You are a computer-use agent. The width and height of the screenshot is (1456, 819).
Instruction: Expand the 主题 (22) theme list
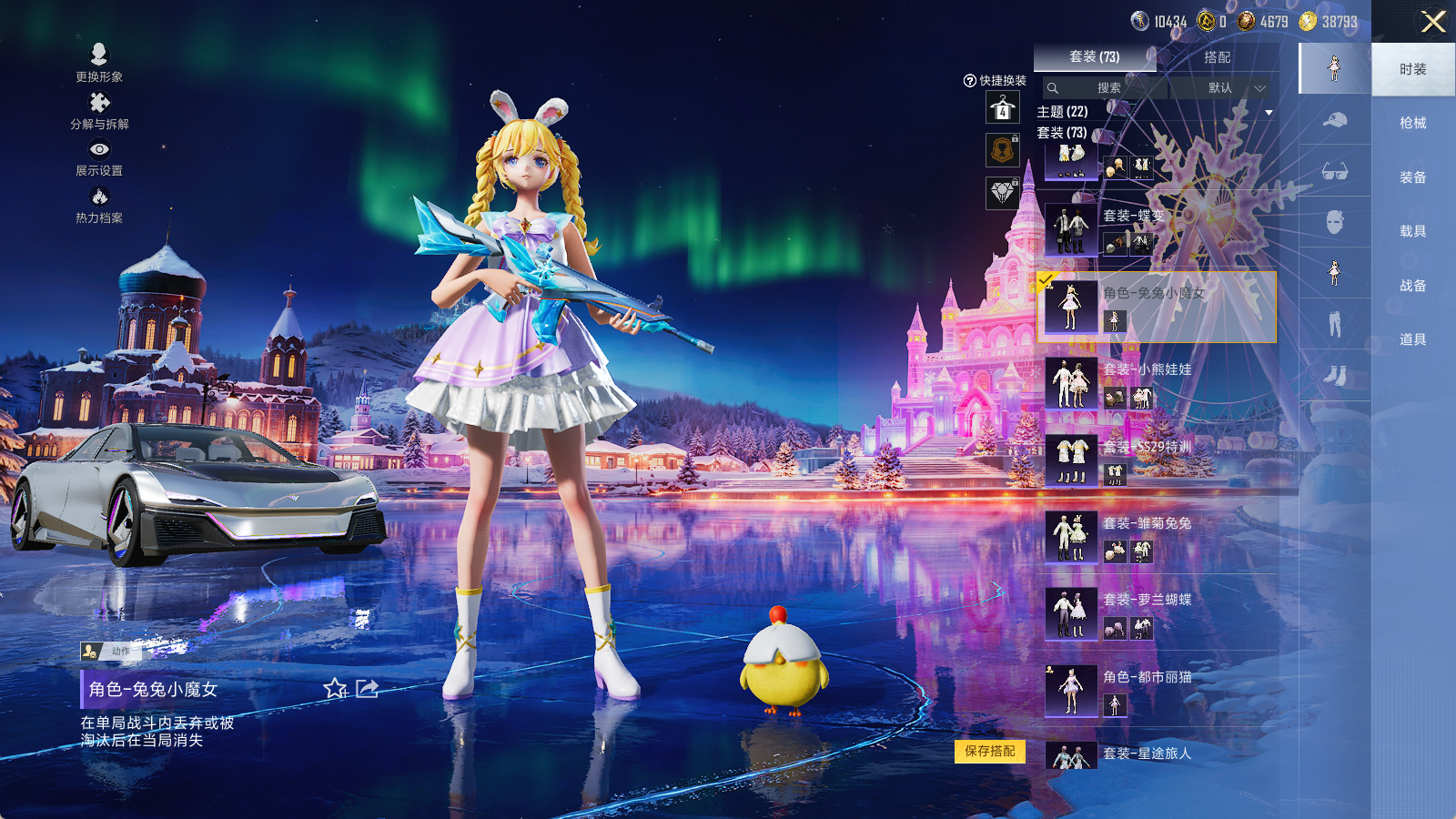point(1269,112)
